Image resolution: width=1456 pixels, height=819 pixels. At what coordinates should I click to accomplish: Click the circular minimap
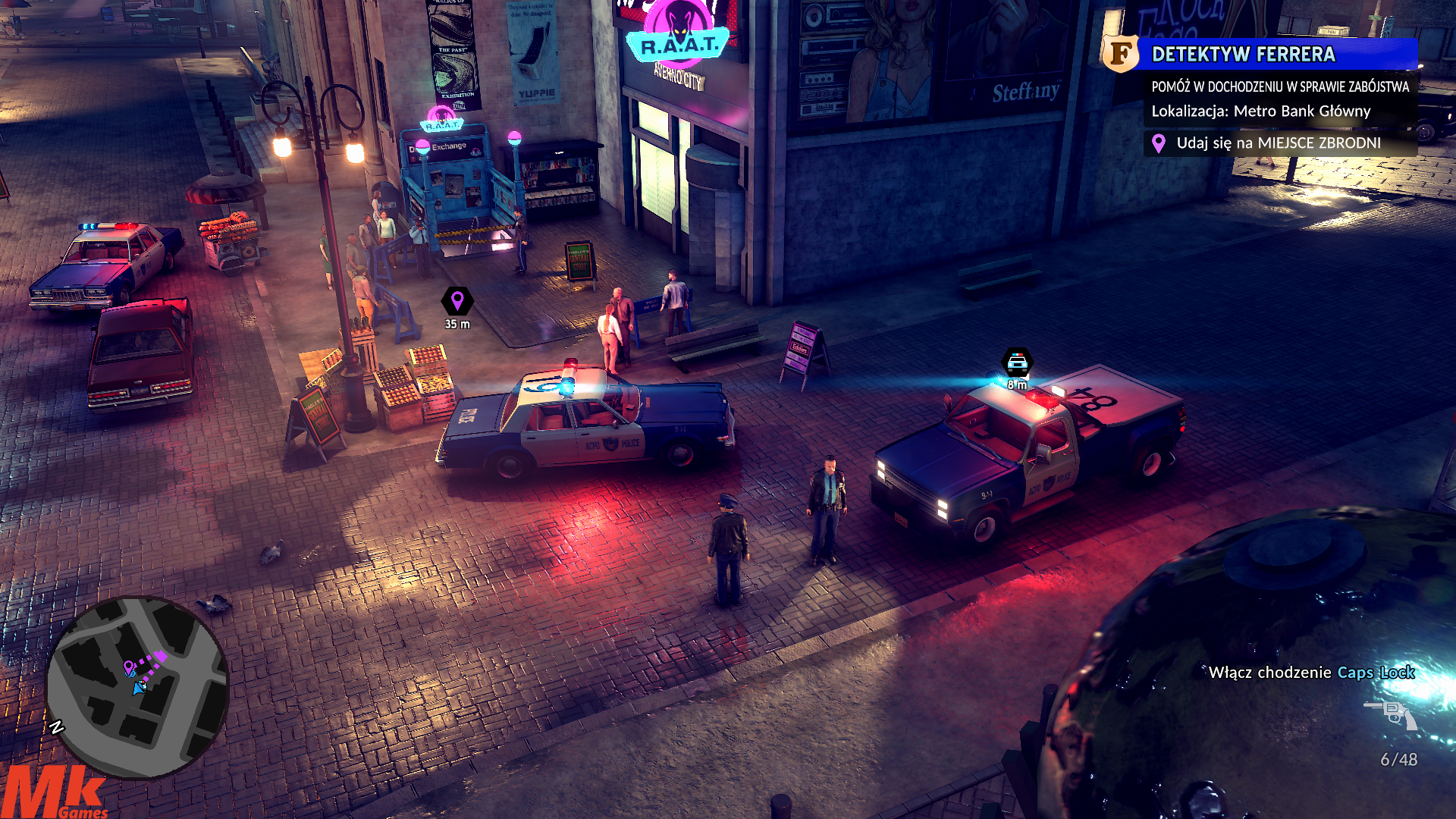click(x=137, y=687)
